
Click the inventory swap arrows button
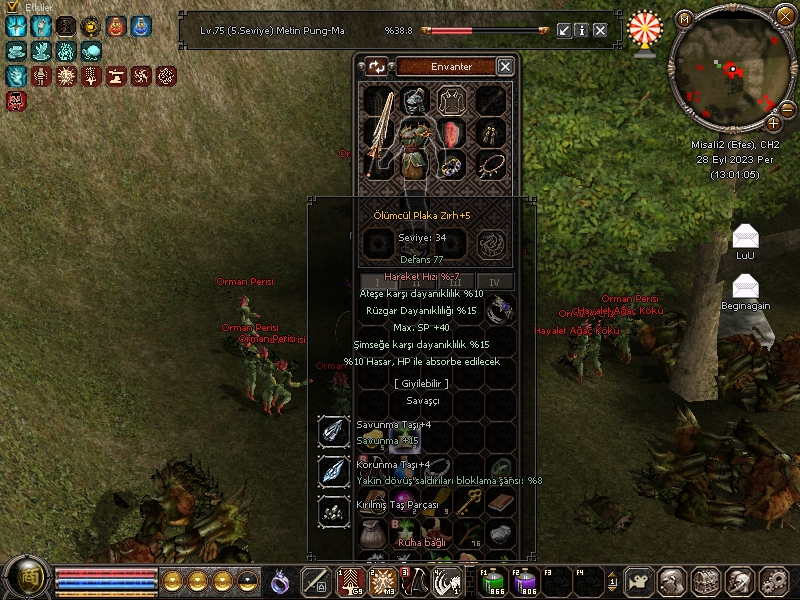coord(377,66)
